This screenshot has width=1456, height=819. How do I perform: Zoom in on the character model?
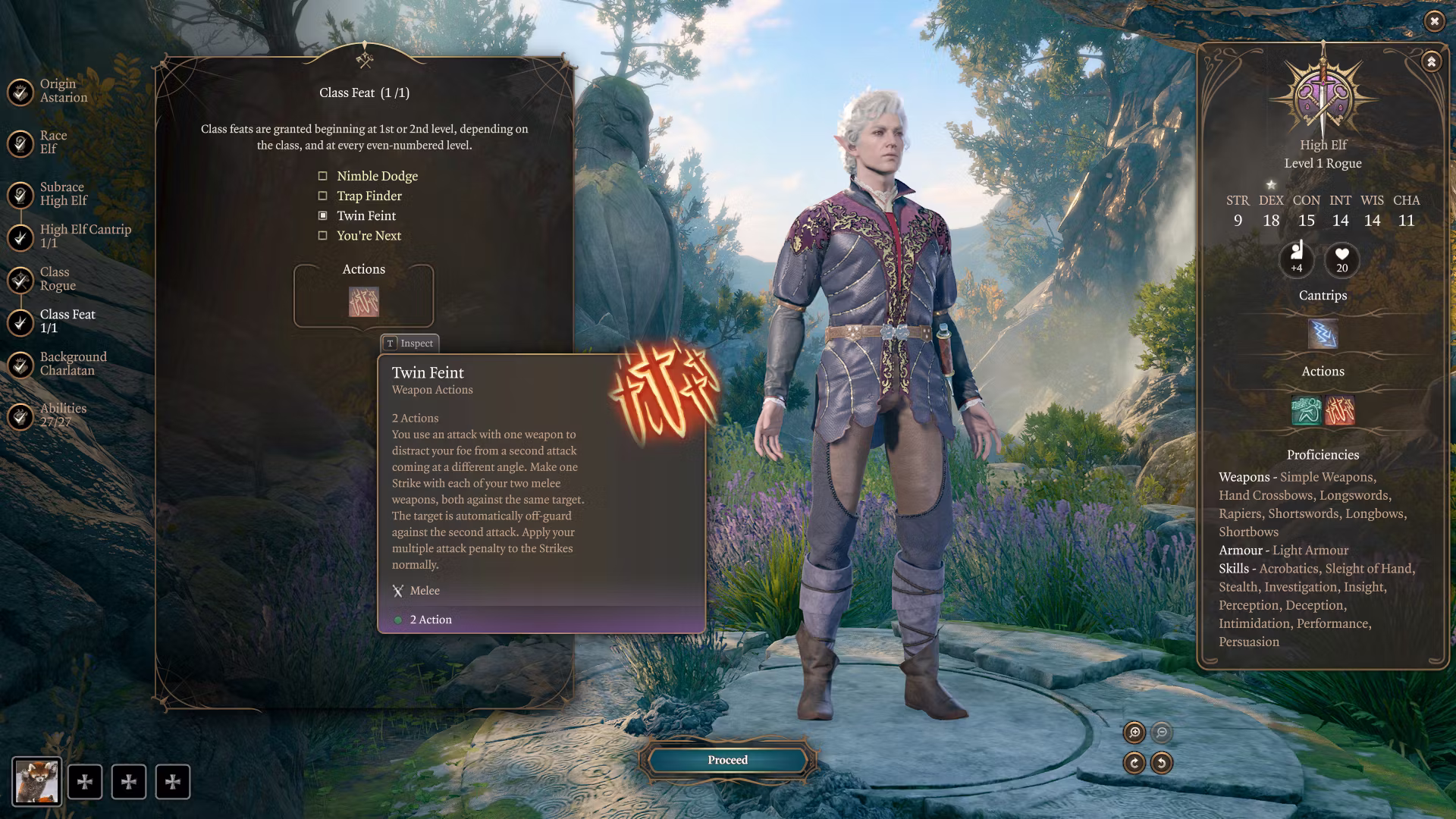[1134, 733]
